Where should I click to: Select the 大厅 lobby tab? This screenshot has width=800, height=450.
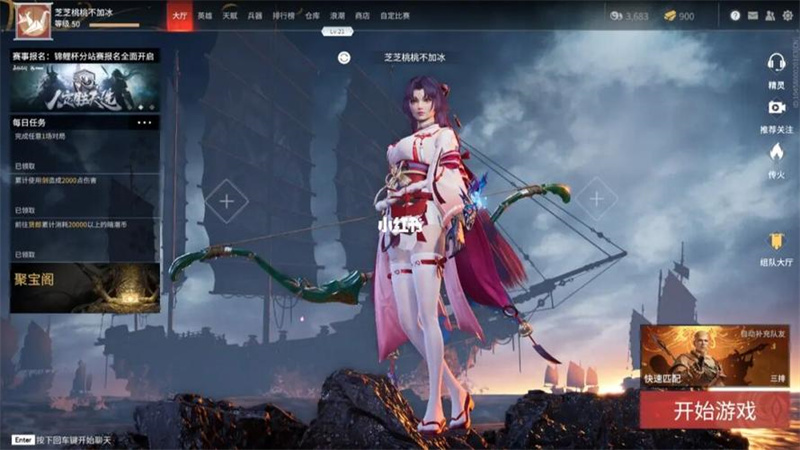tap(180, 16)
